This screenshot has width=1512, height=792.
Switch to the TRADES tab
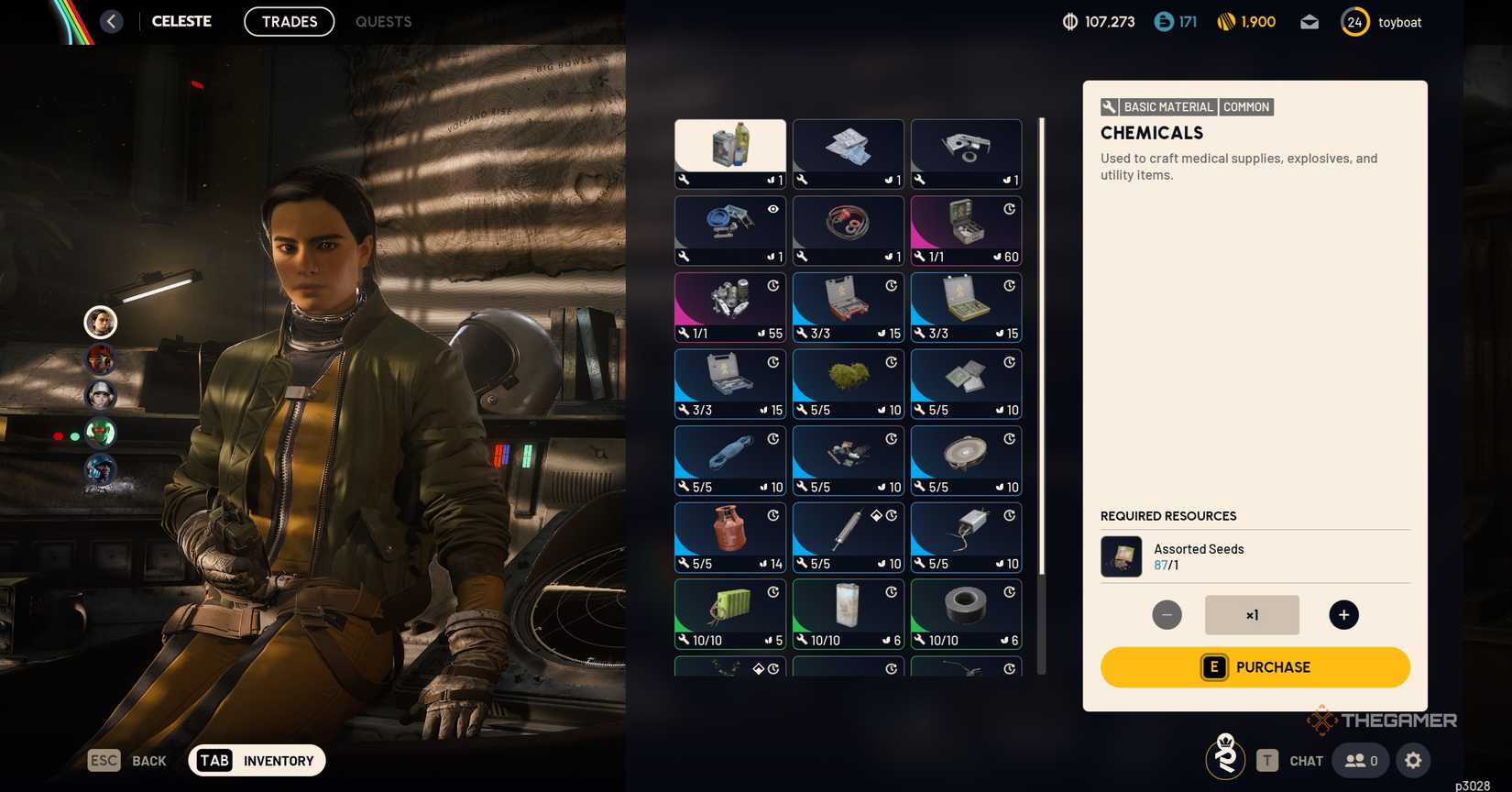pyautogui.click(x=289, y=21)
